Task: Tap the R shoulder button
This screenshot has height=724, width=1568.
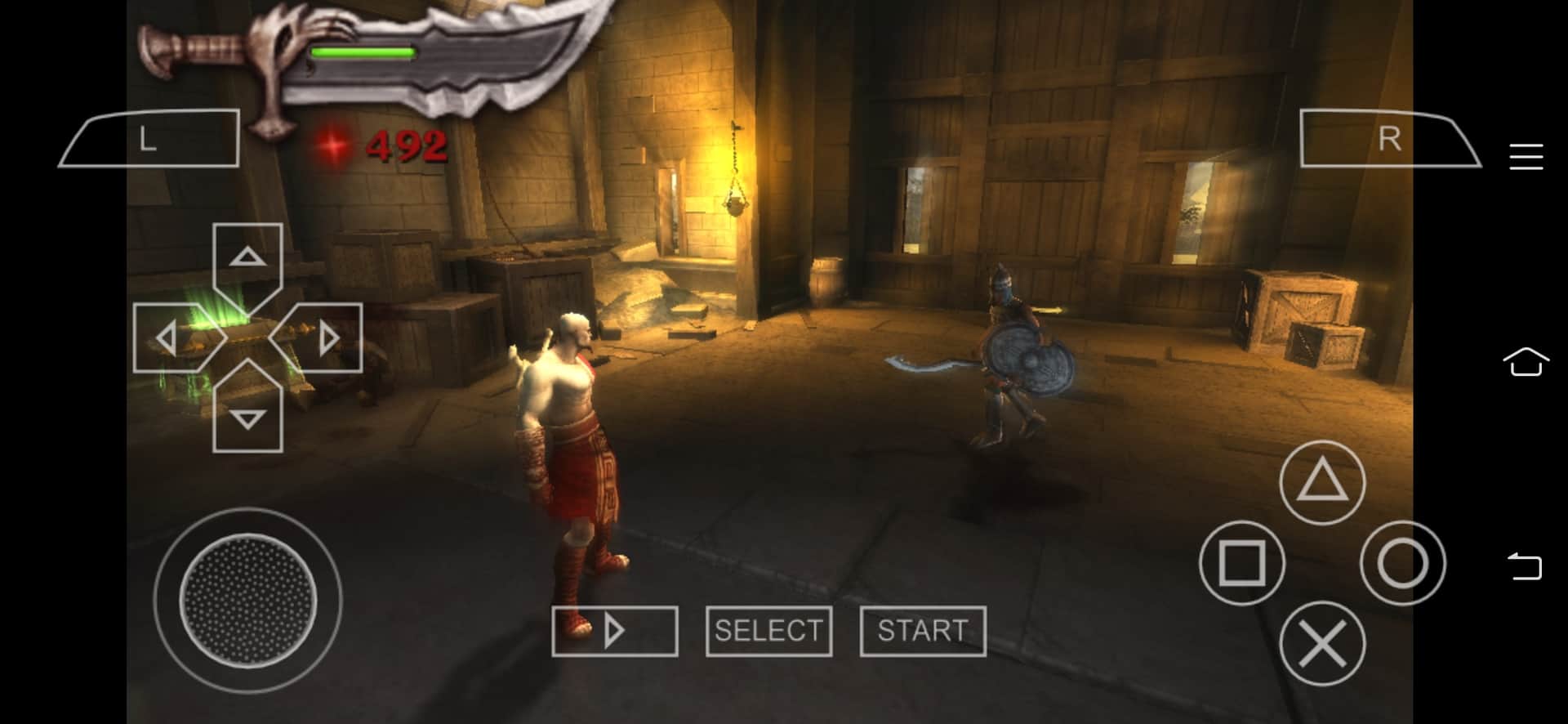Action: click(1389, 139)
